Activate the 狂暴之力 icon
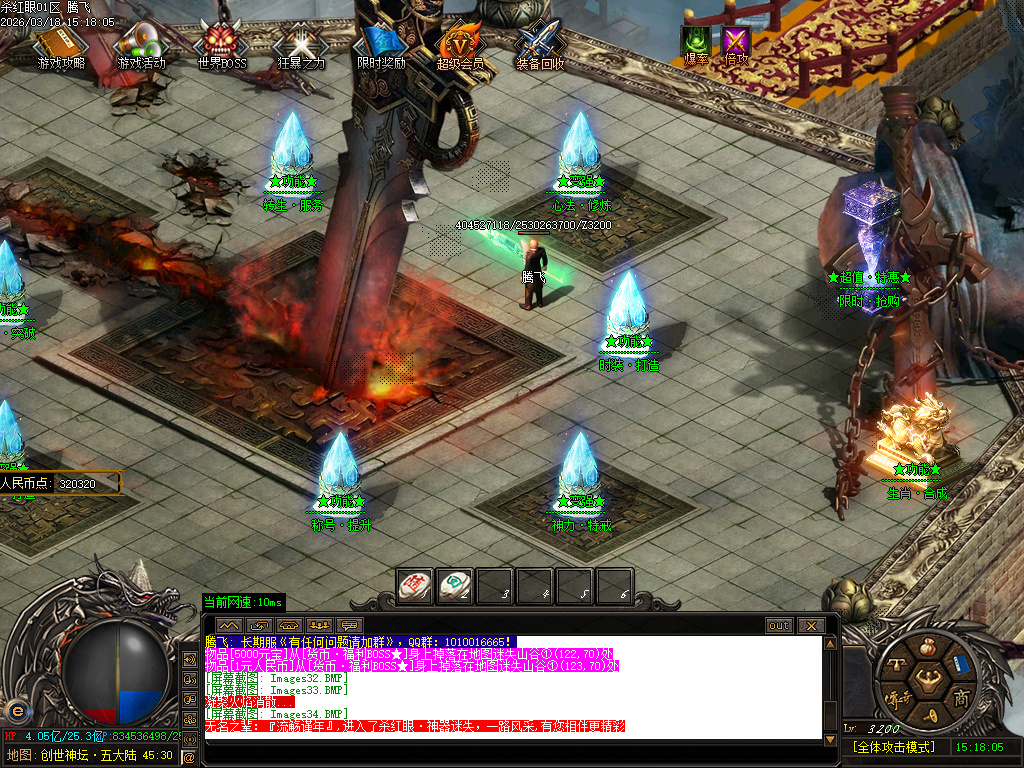Screen dimensions: 1024x768 point(300,44)
